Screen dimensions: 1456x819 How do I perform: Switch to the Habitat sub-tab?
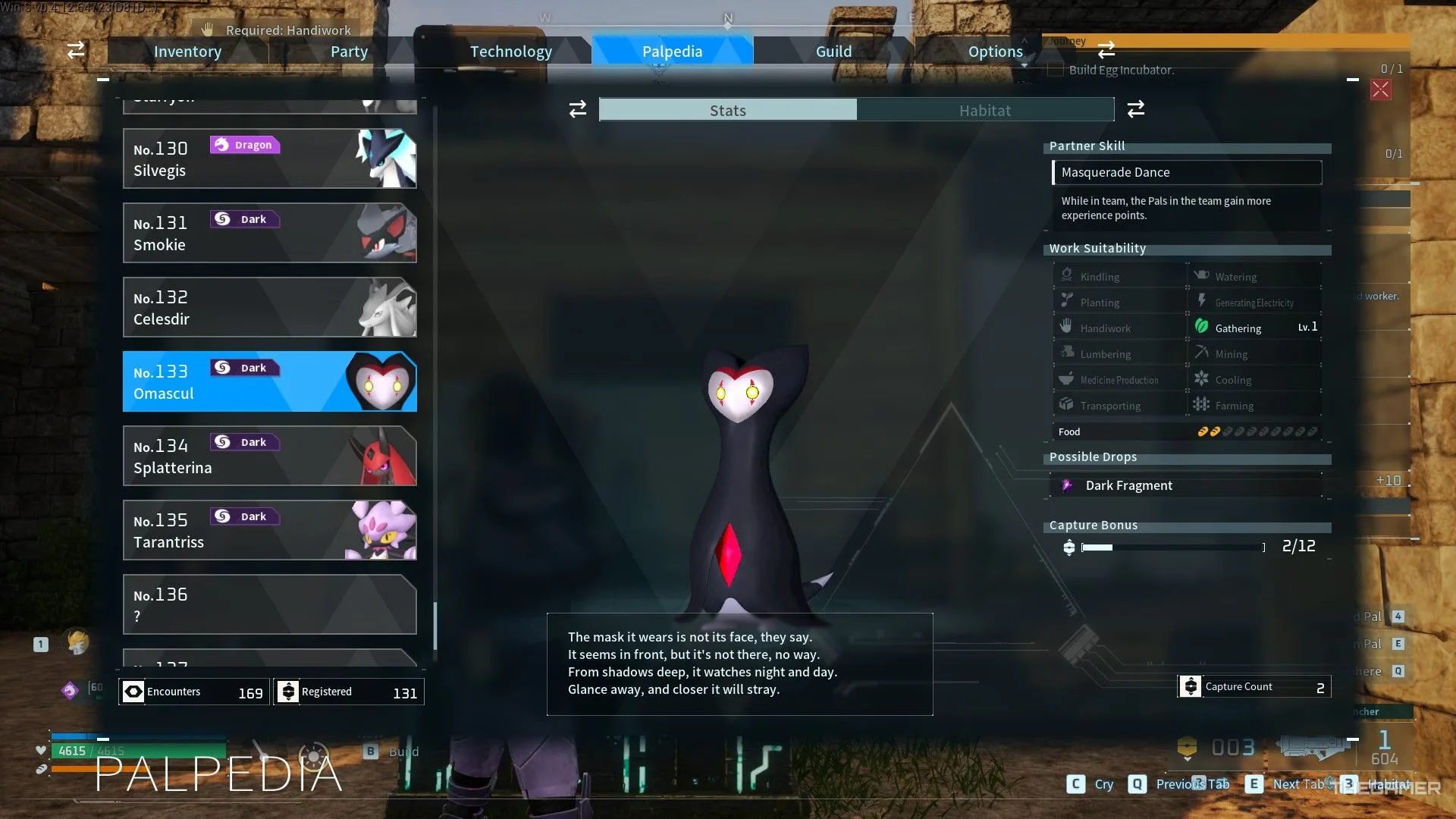[984, 111]
